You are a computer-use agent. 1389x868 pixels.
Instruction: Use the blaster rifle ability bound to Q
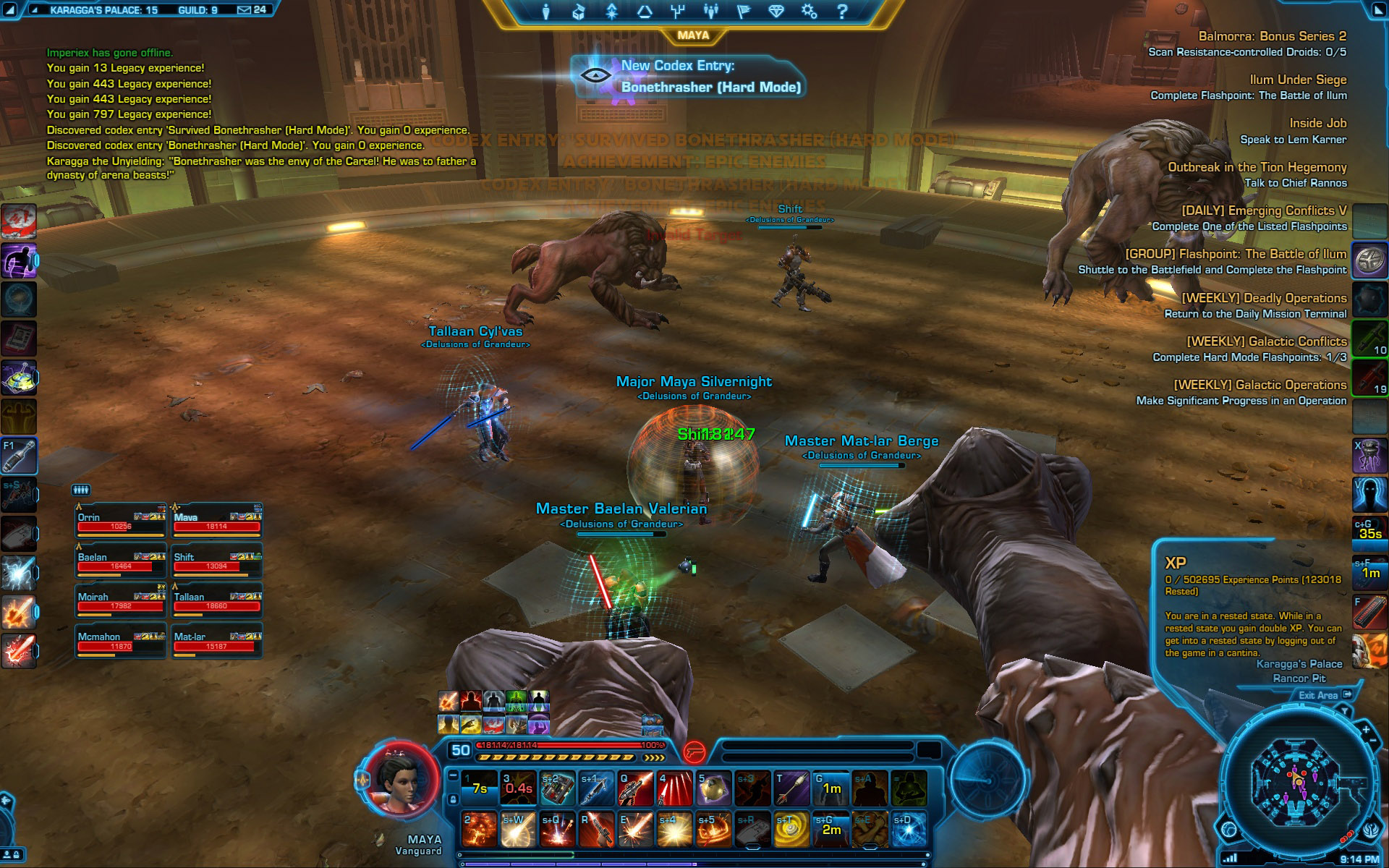tap(635, 788)
